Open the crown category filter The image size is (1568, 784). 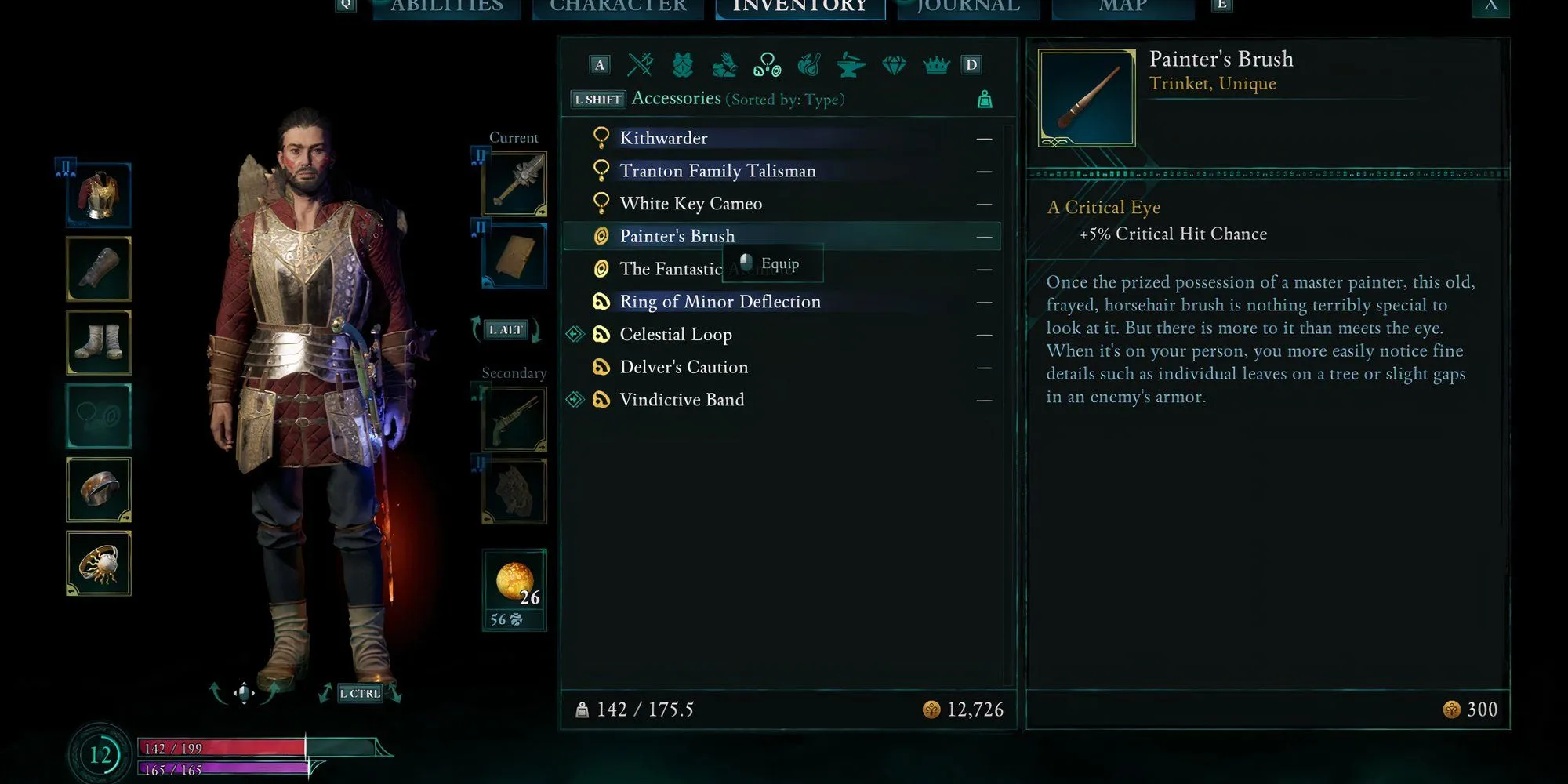[936, 65]
